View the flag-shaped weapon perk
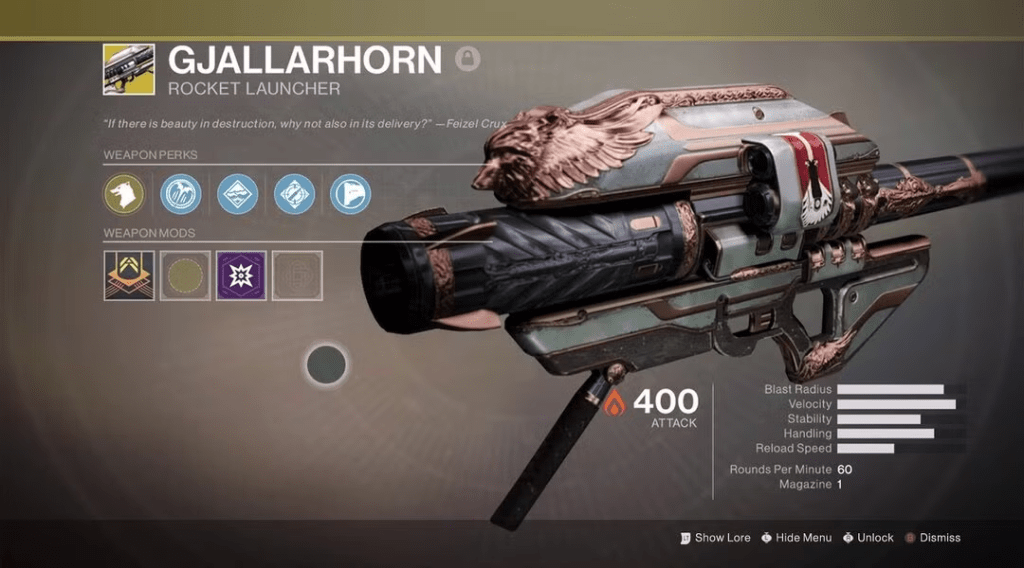 350,194
